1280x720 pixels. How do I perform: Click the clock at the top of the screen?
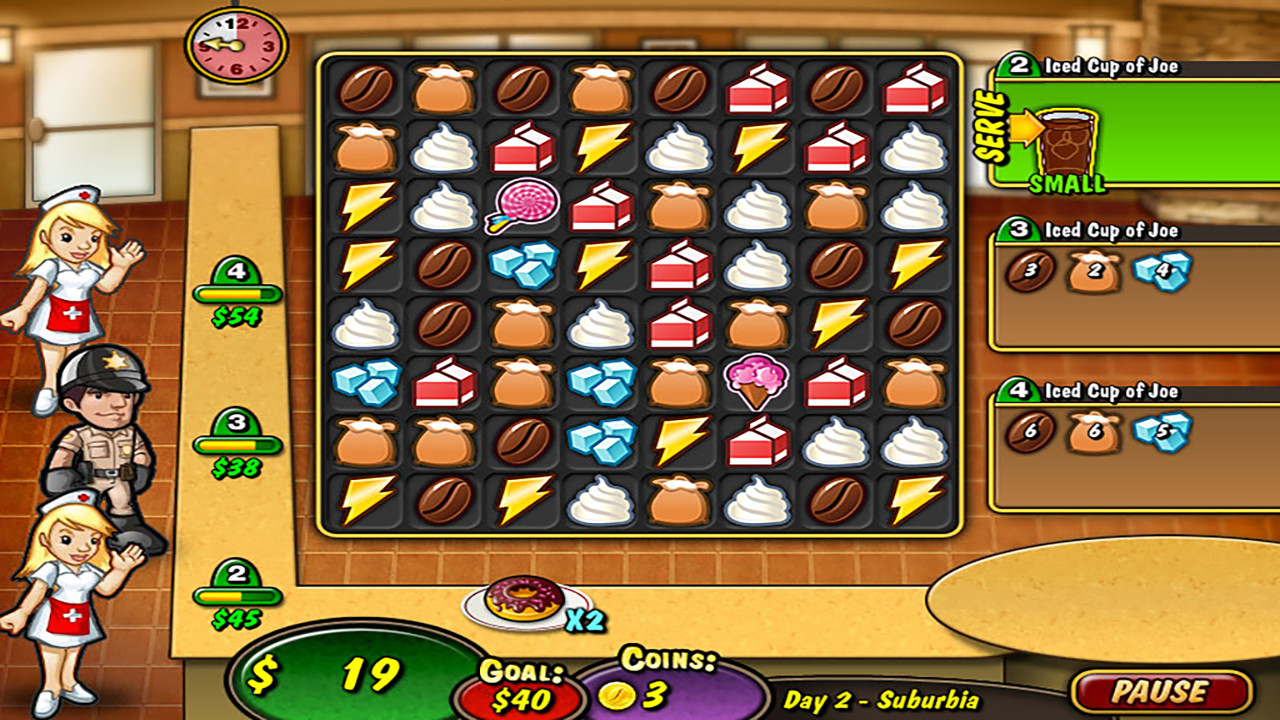point(232,42)
